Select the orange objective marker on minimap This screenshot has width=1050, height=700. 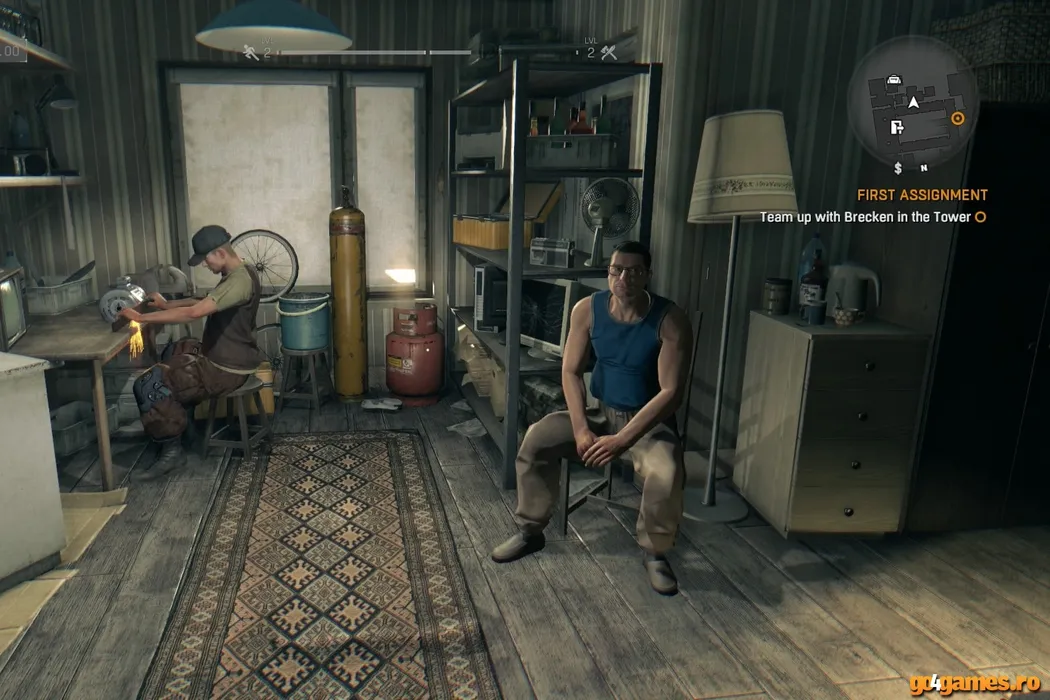click(x=958, y=118)
